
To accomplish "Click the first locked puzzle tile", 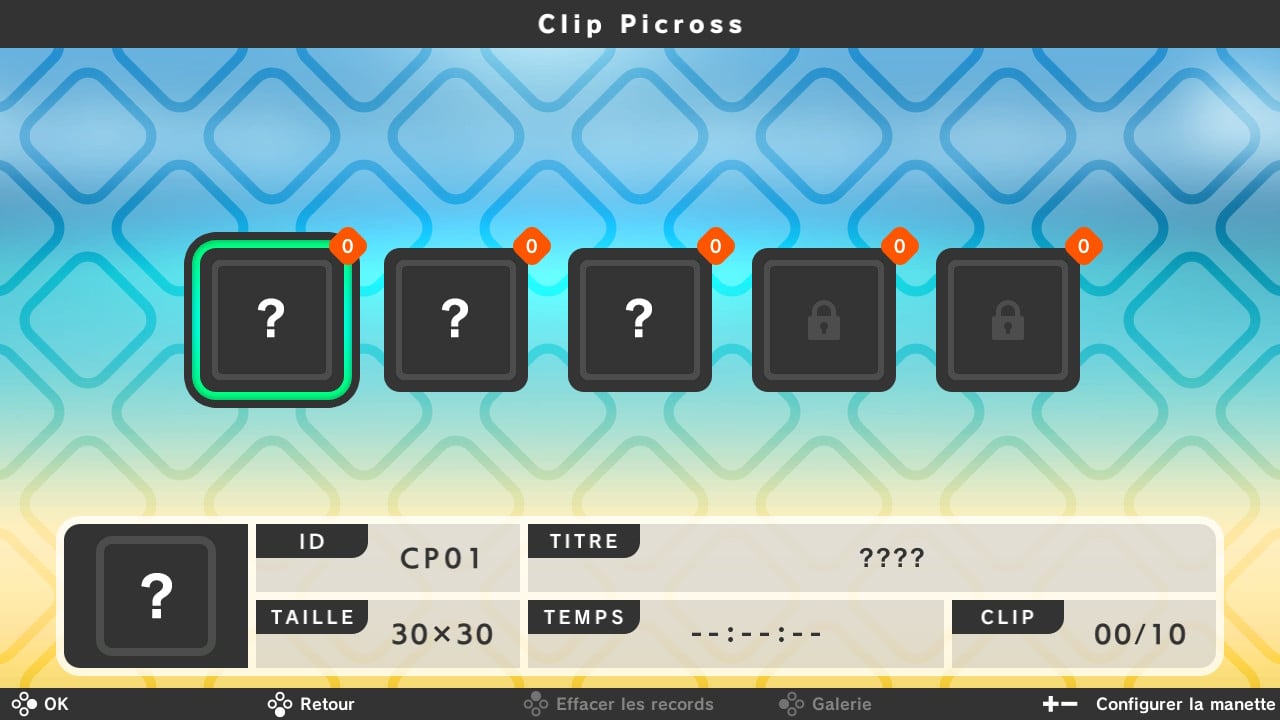I will point(823,319).
